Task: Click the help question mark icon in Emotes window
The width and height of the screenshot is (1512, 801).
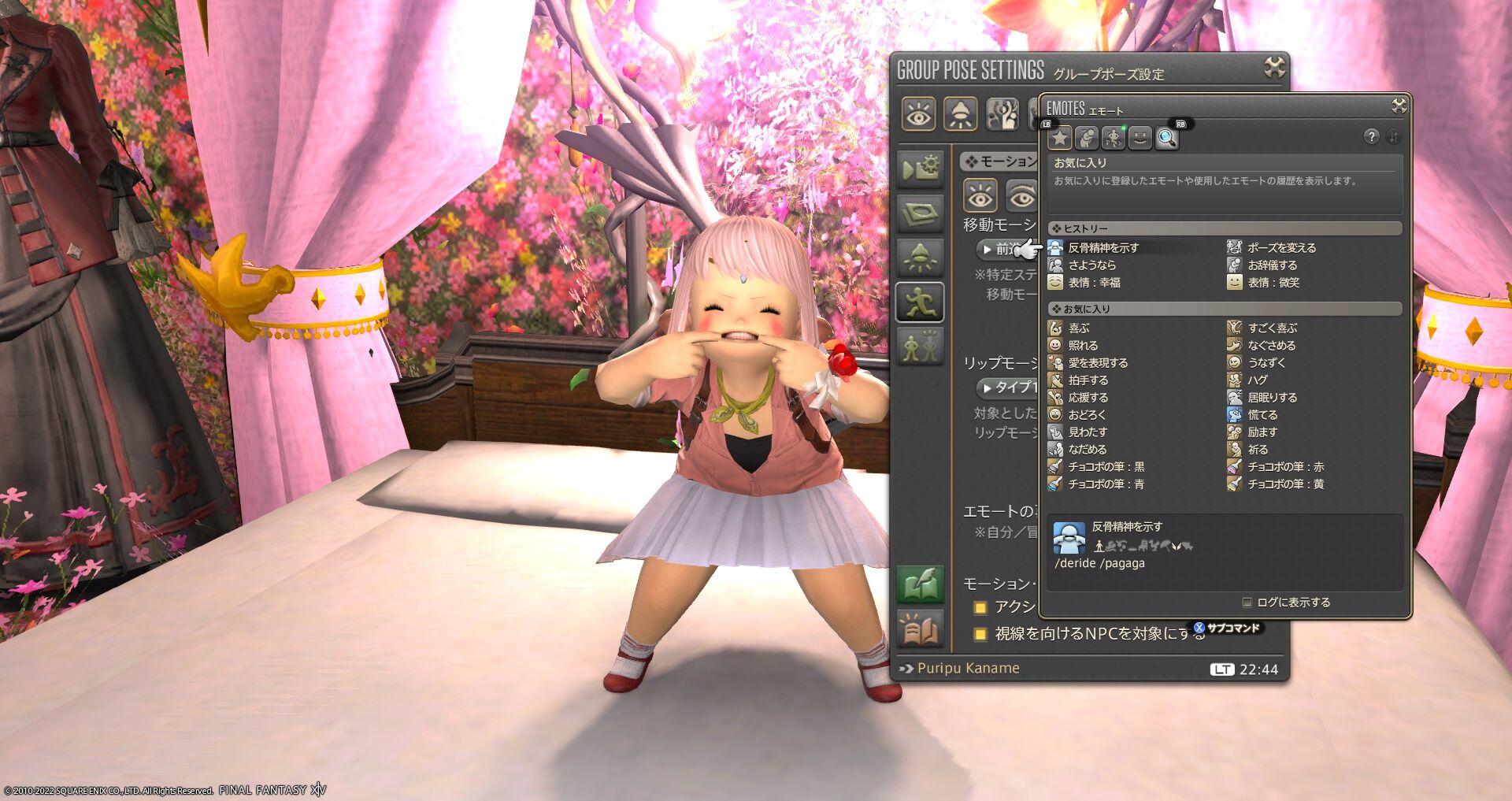Action: [x=1372, y=137]
